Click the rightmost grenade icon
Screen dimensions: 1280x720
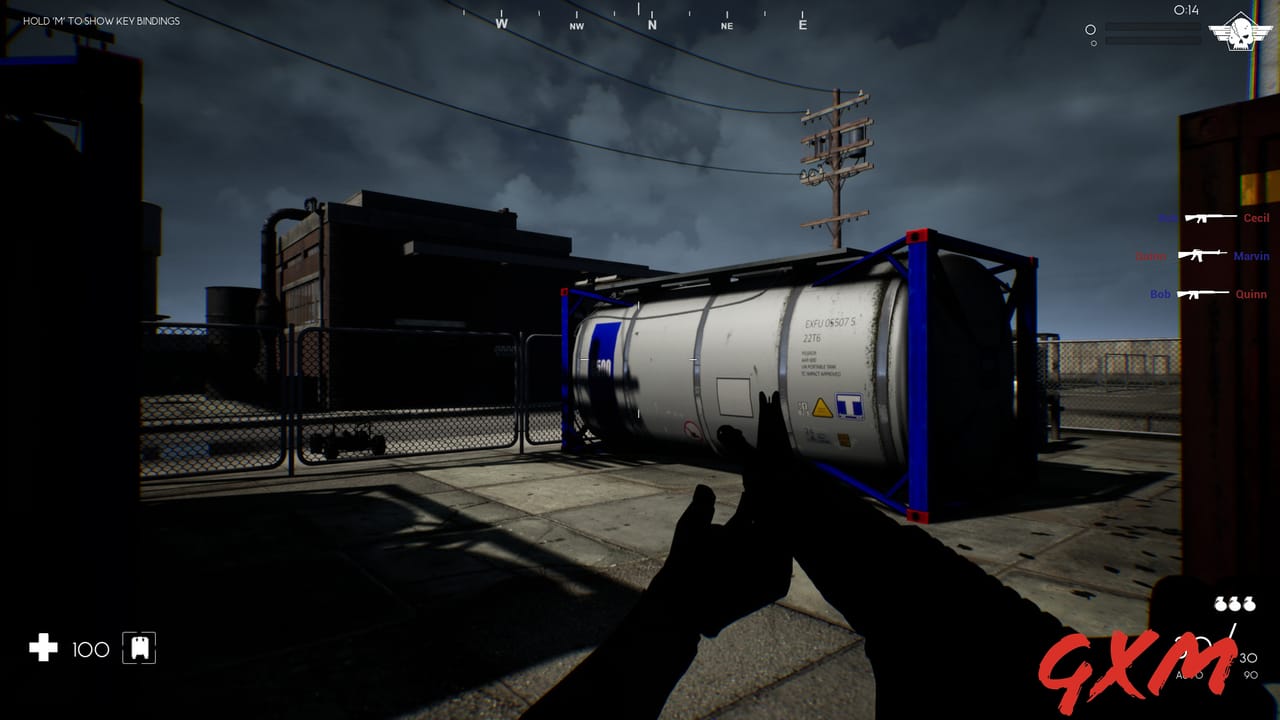point(1248,604)
